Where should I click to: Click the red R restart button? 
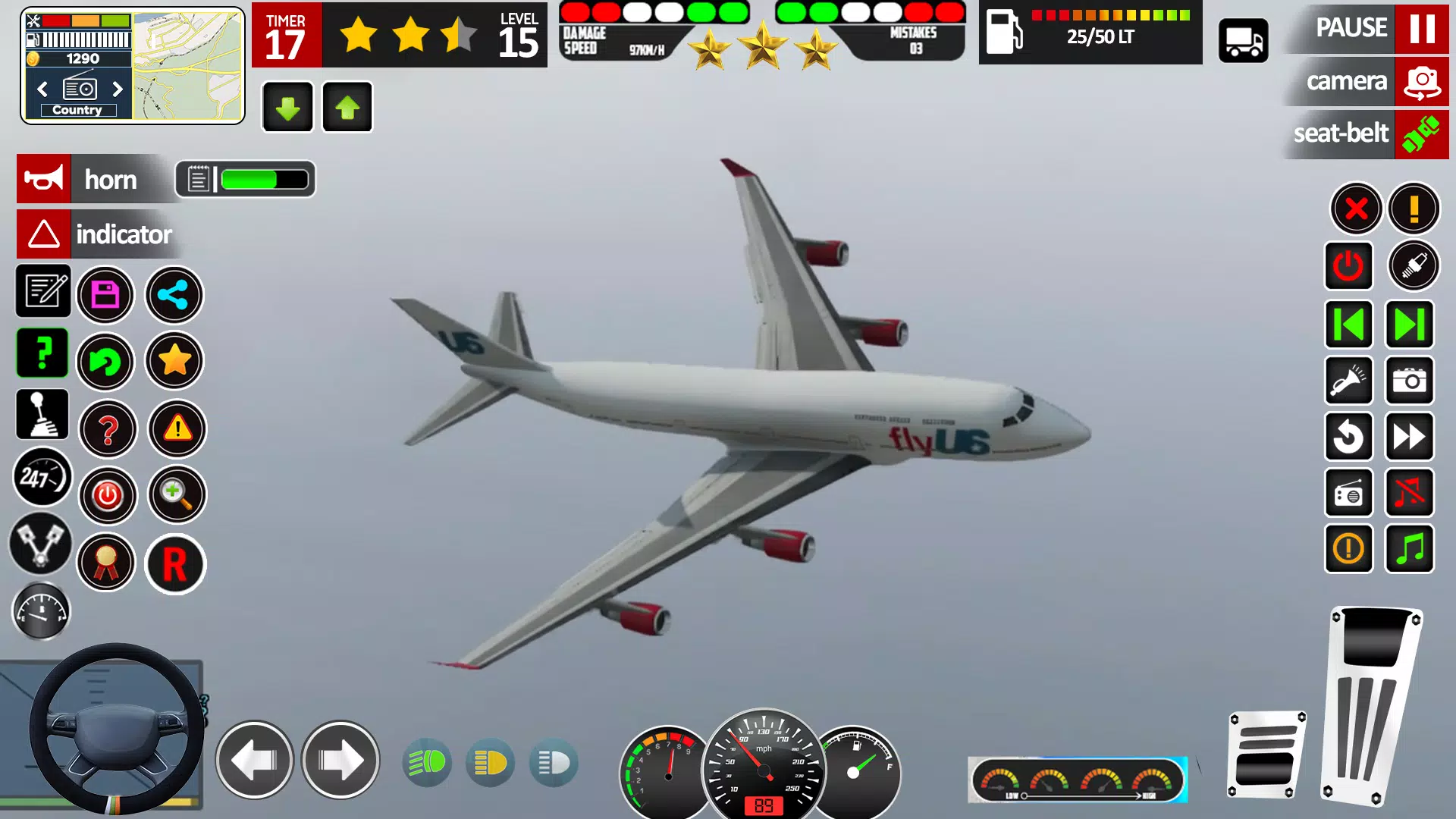[175, 564]
